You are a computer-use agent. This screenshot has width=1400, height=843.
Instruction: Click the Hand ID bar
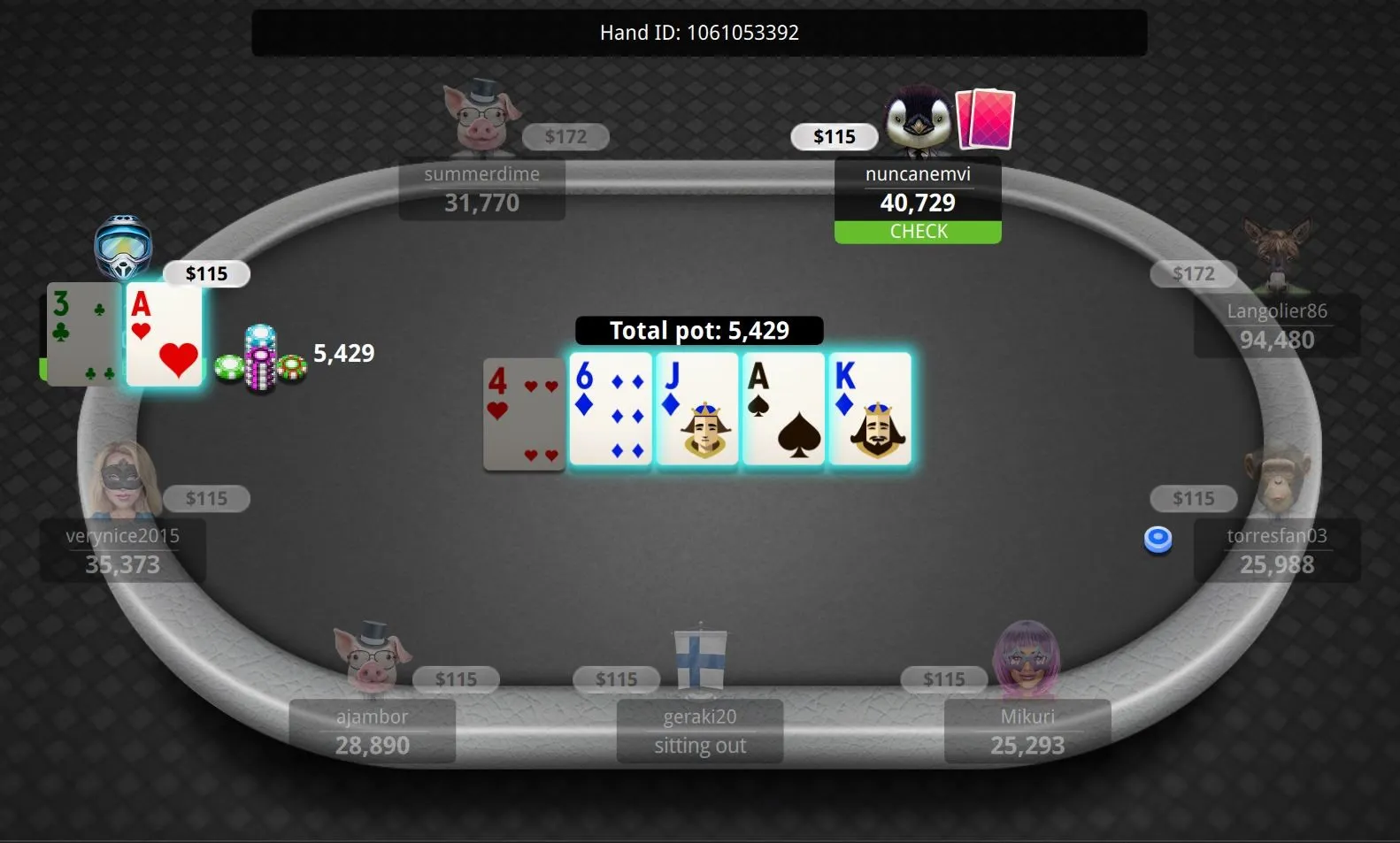699,33
